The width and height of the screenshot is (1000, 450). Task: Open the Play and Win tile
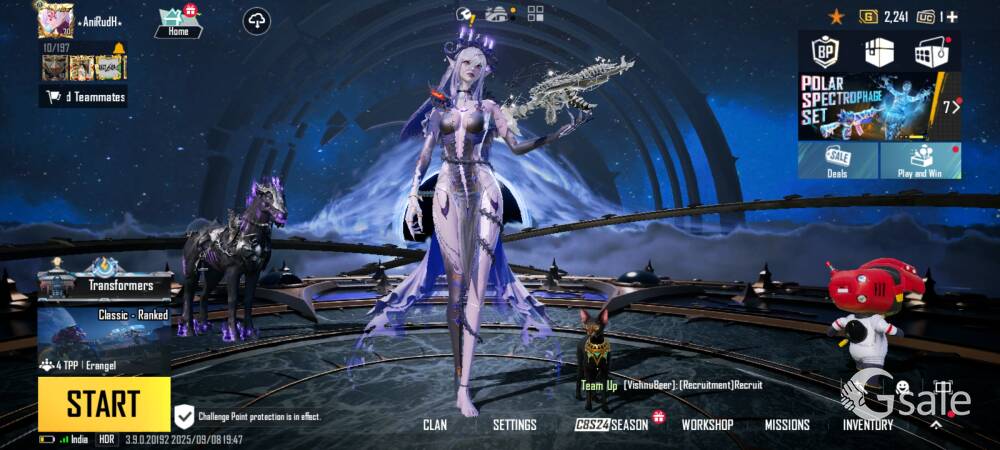920,160
